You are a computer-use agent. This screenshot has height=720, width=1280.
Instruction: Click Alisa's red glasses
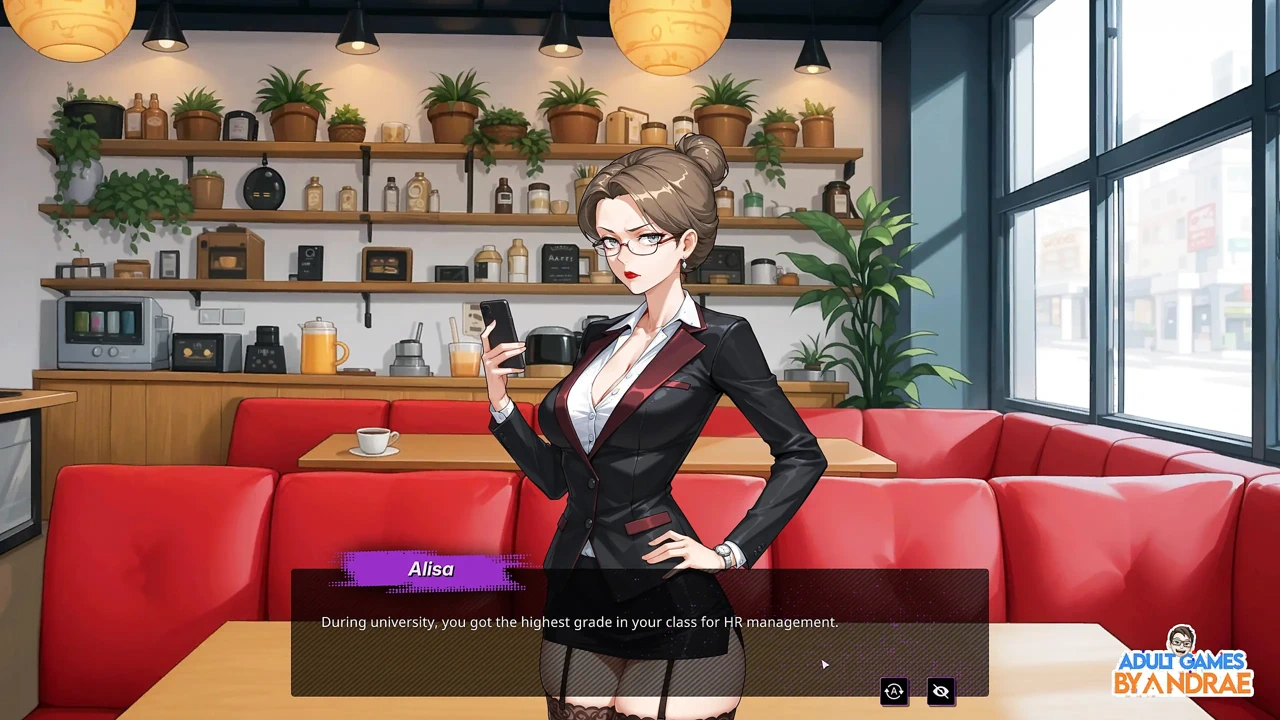point(630,245)
